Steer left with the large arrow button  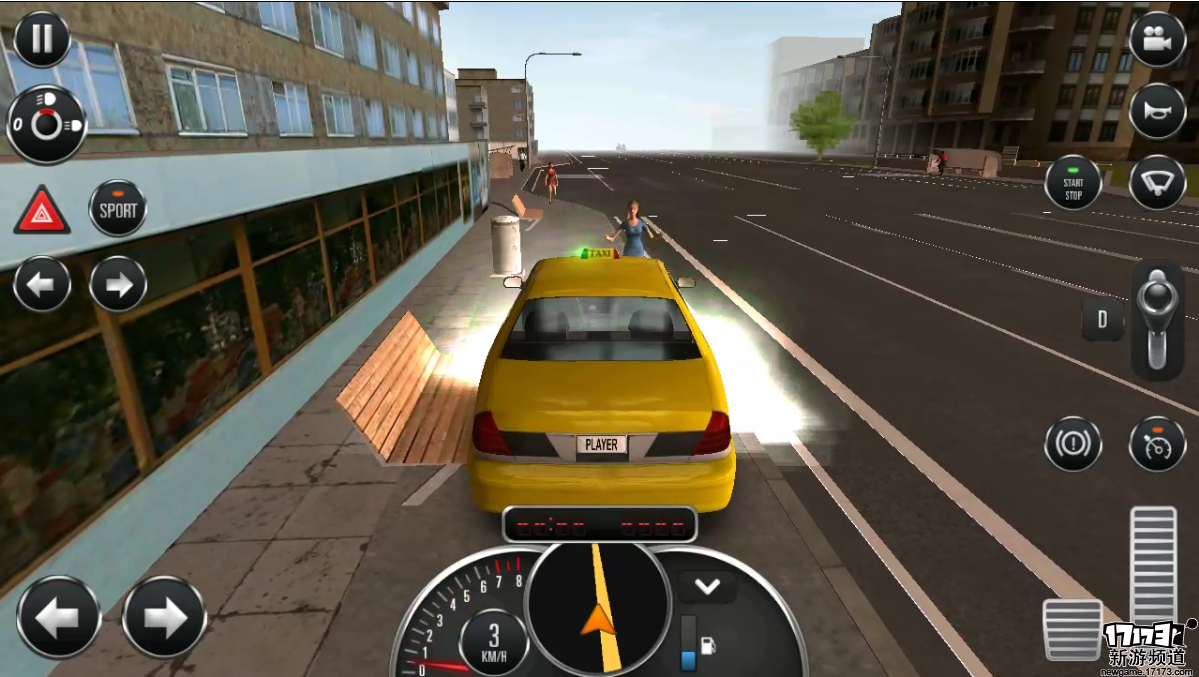click(x=59, y=617)
